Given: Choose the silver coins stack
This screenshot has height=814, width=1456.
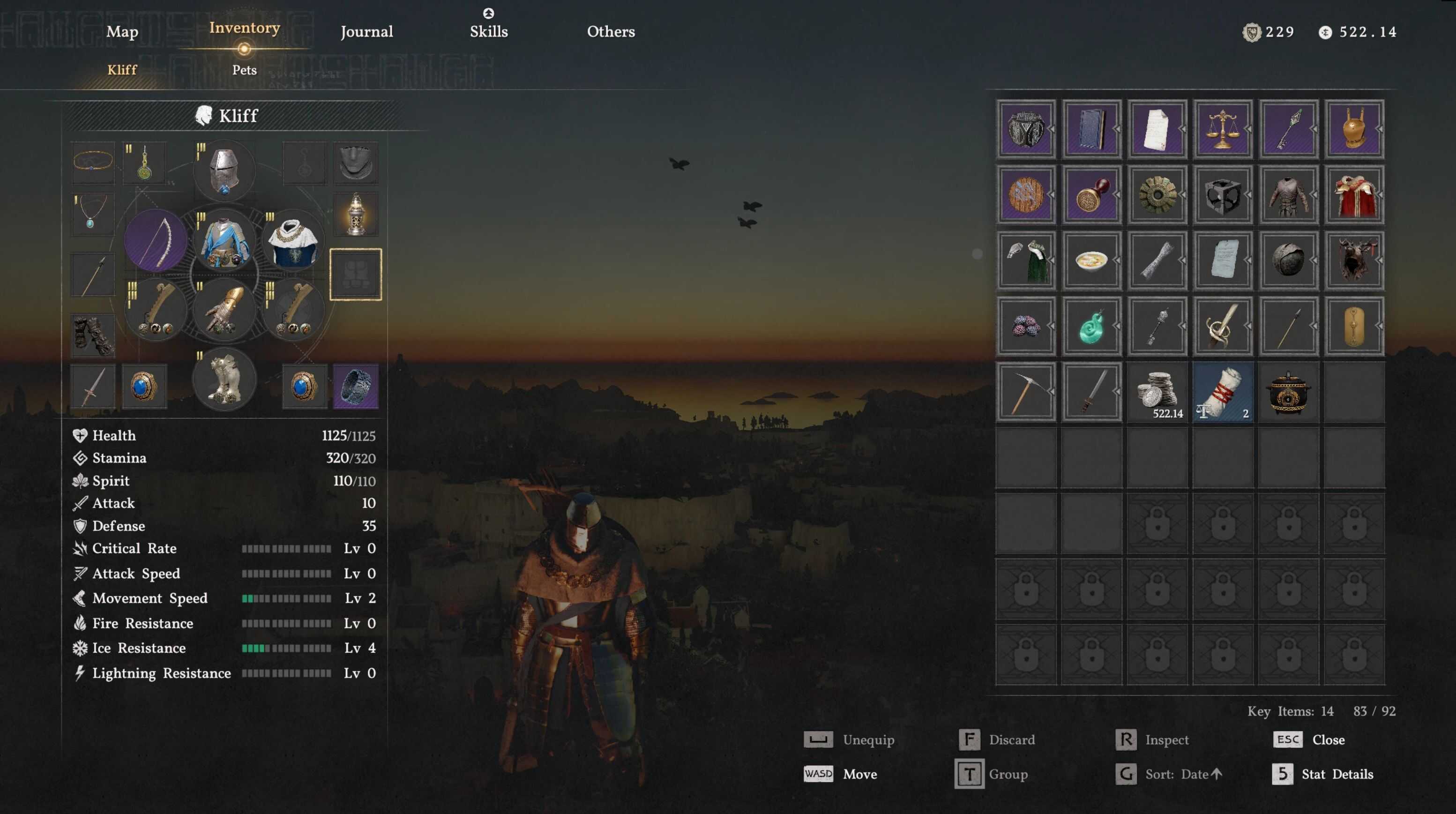Looking at the screenshot, I should coord(1157,392).
